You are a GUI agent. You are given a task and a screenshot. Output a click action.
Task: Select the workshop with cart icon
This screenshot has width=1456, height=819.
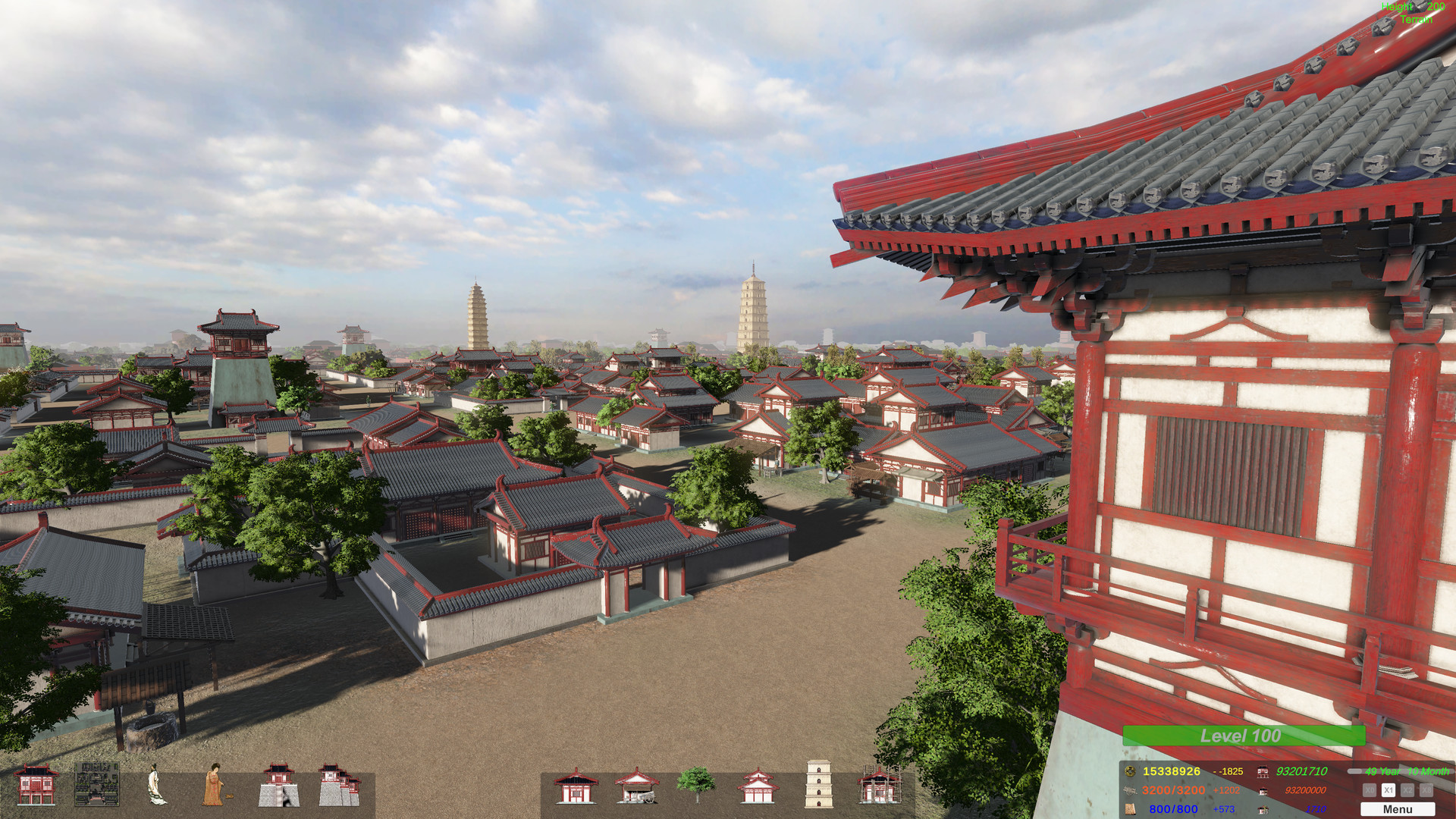pyautogui.click(x=635, y=785)
